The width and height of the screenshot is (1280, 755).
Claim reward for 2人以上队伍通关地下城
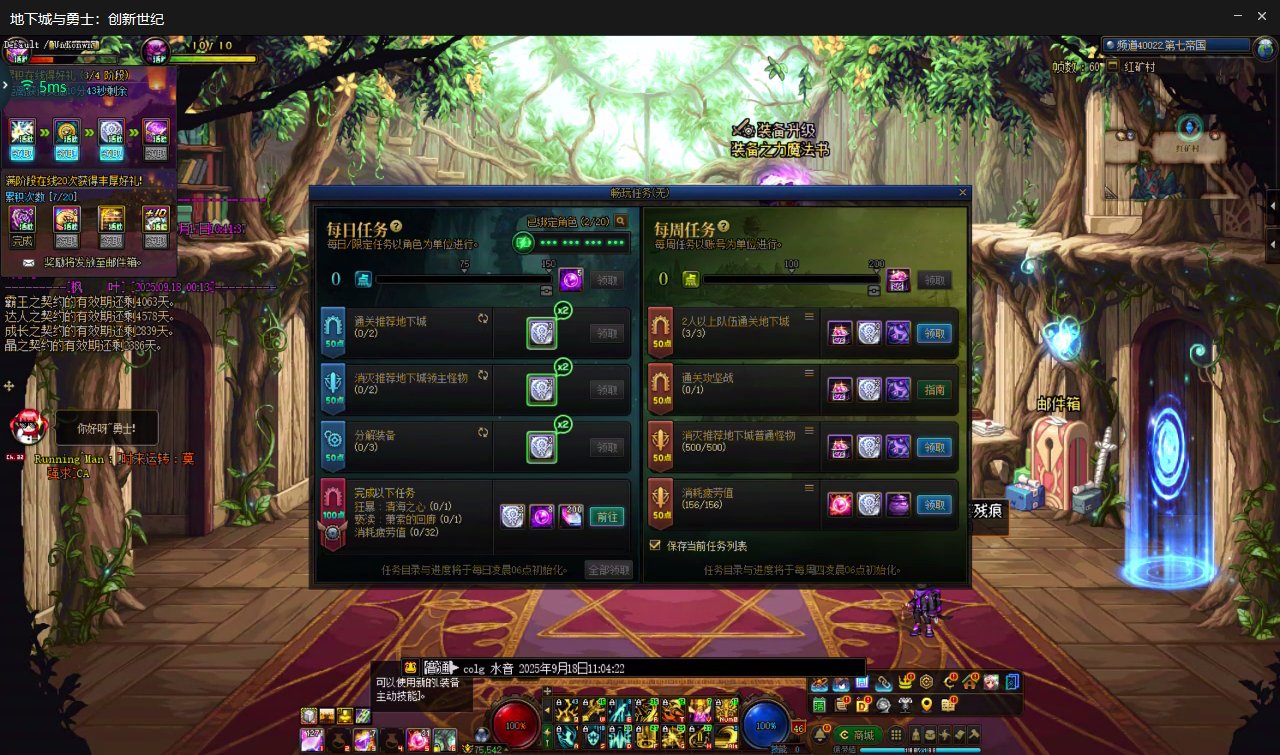point(934,333)
